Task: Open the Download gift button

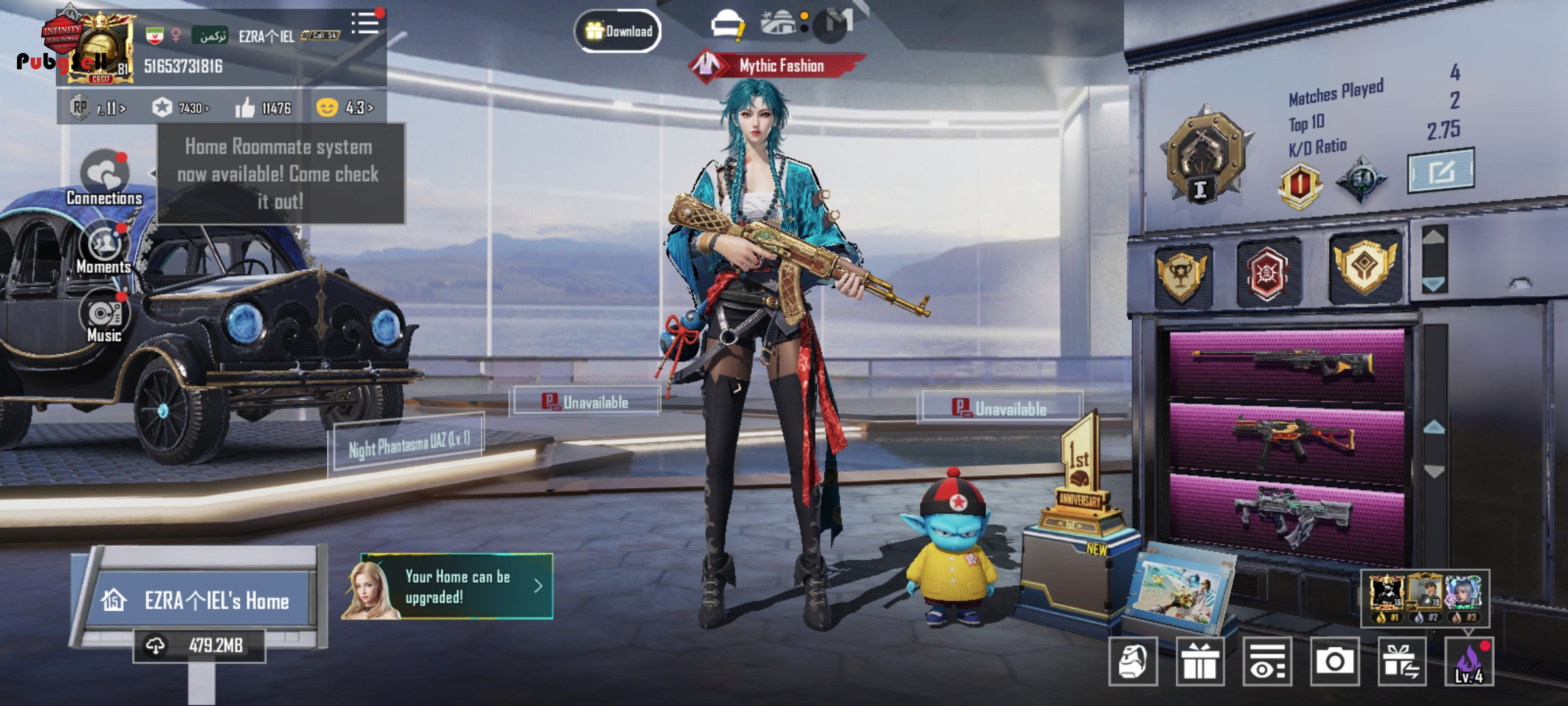Action: pyautogui.click(x=618, y=31)
